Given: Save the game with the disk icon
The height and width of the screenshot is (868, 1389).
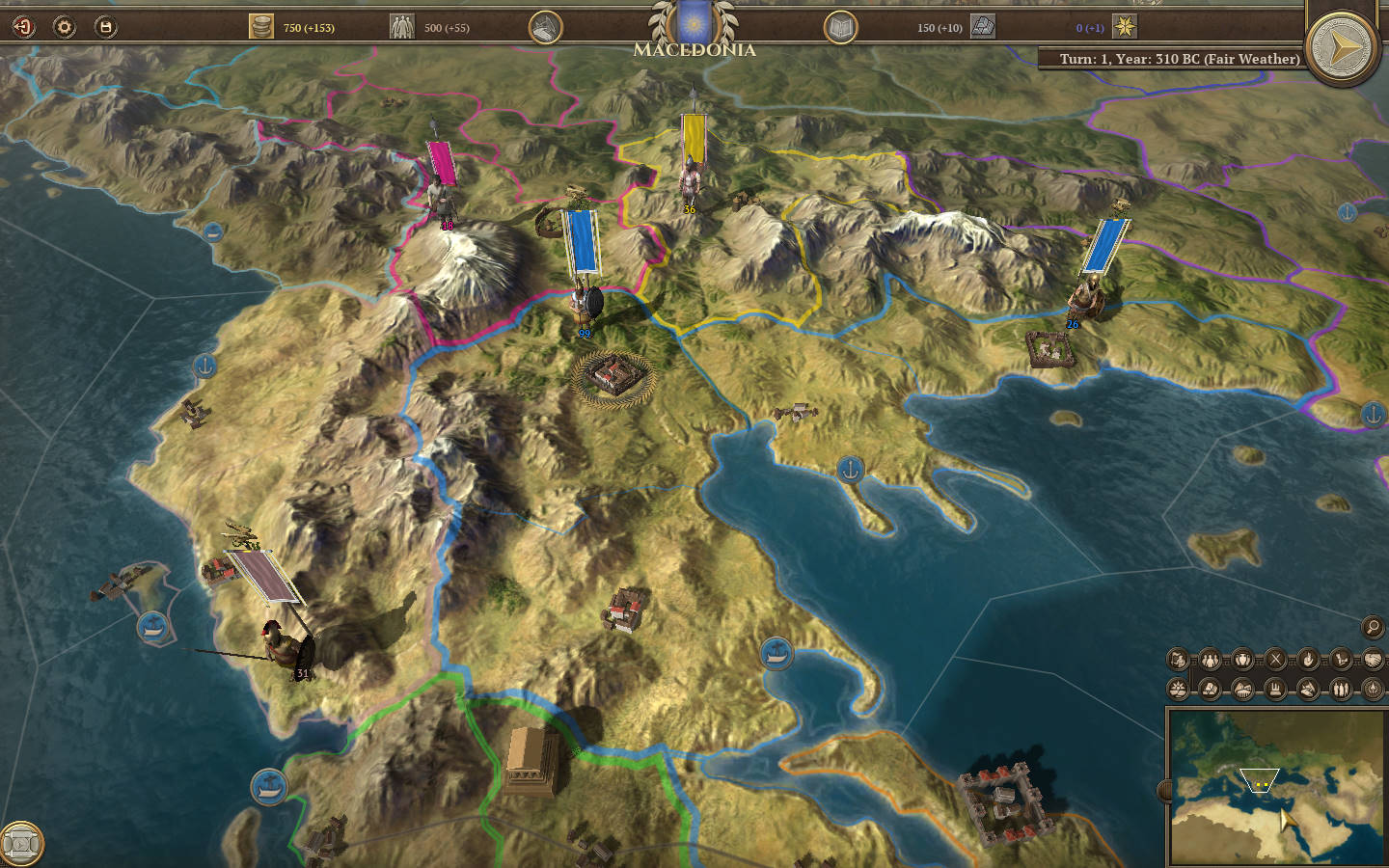Looking at the screenshot, I should click(x=105, y=27).
